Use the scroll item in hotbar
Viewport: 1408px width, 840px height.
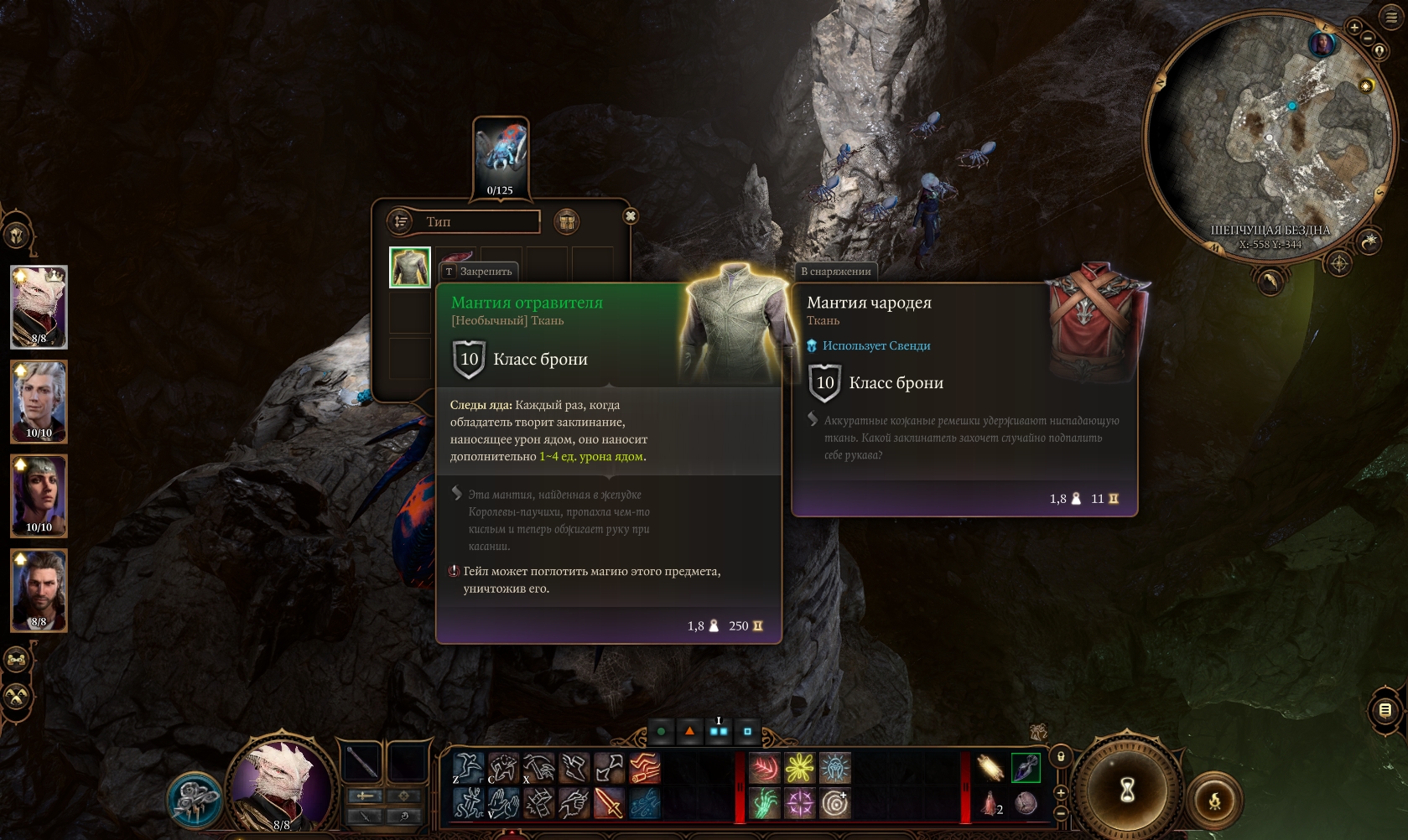990,767
